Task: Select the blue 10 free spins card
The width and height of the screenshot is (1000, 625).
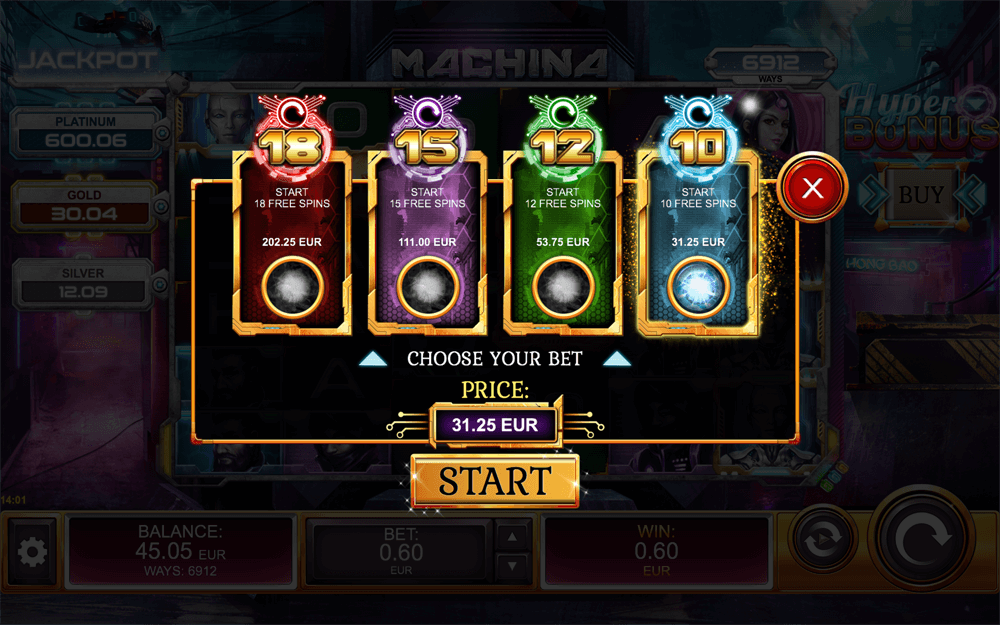Action: 699,240
